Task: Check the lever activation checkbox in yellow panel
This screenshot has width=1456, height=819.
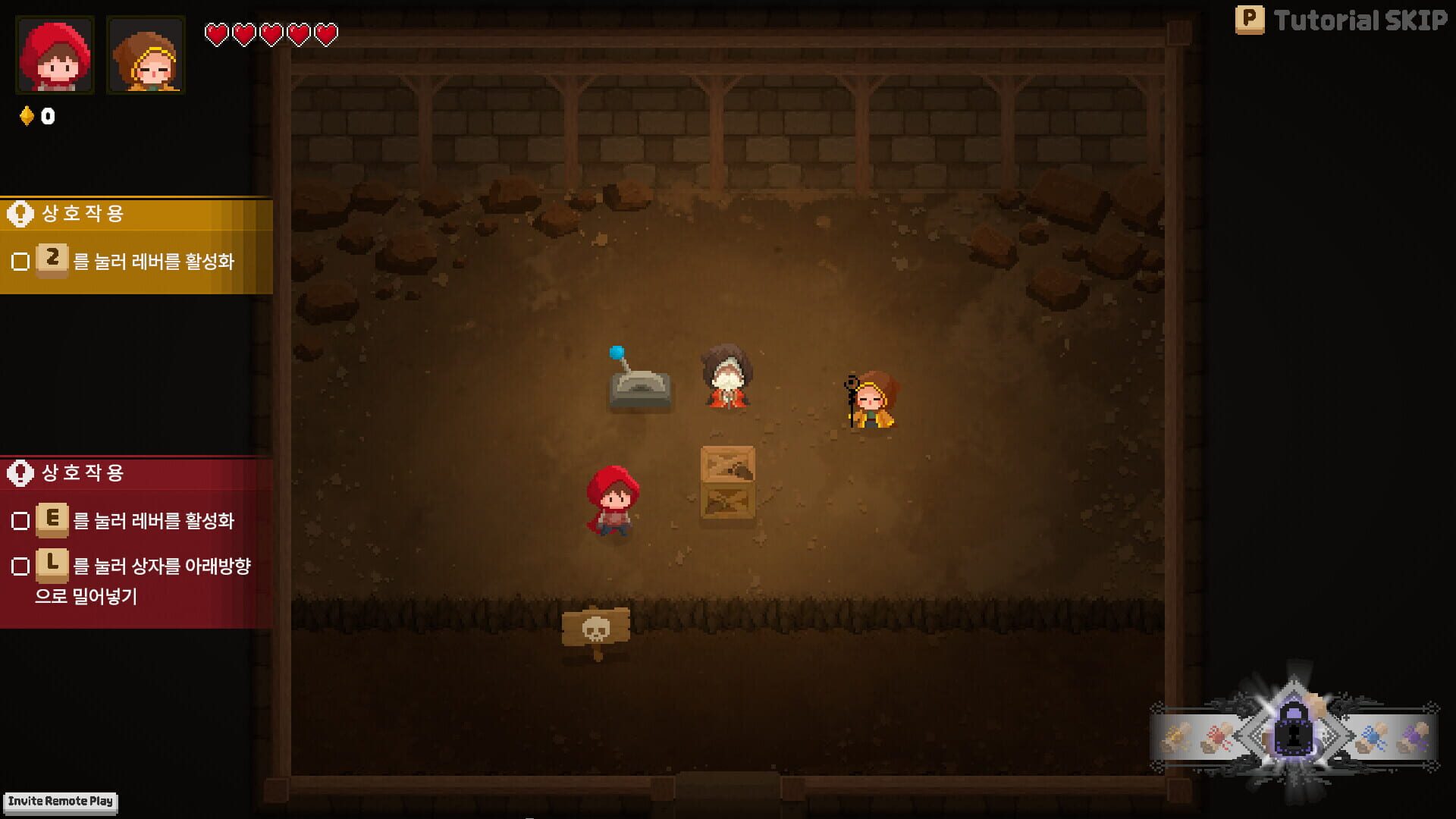Action: pyautogui.click(x=21, y=259)
